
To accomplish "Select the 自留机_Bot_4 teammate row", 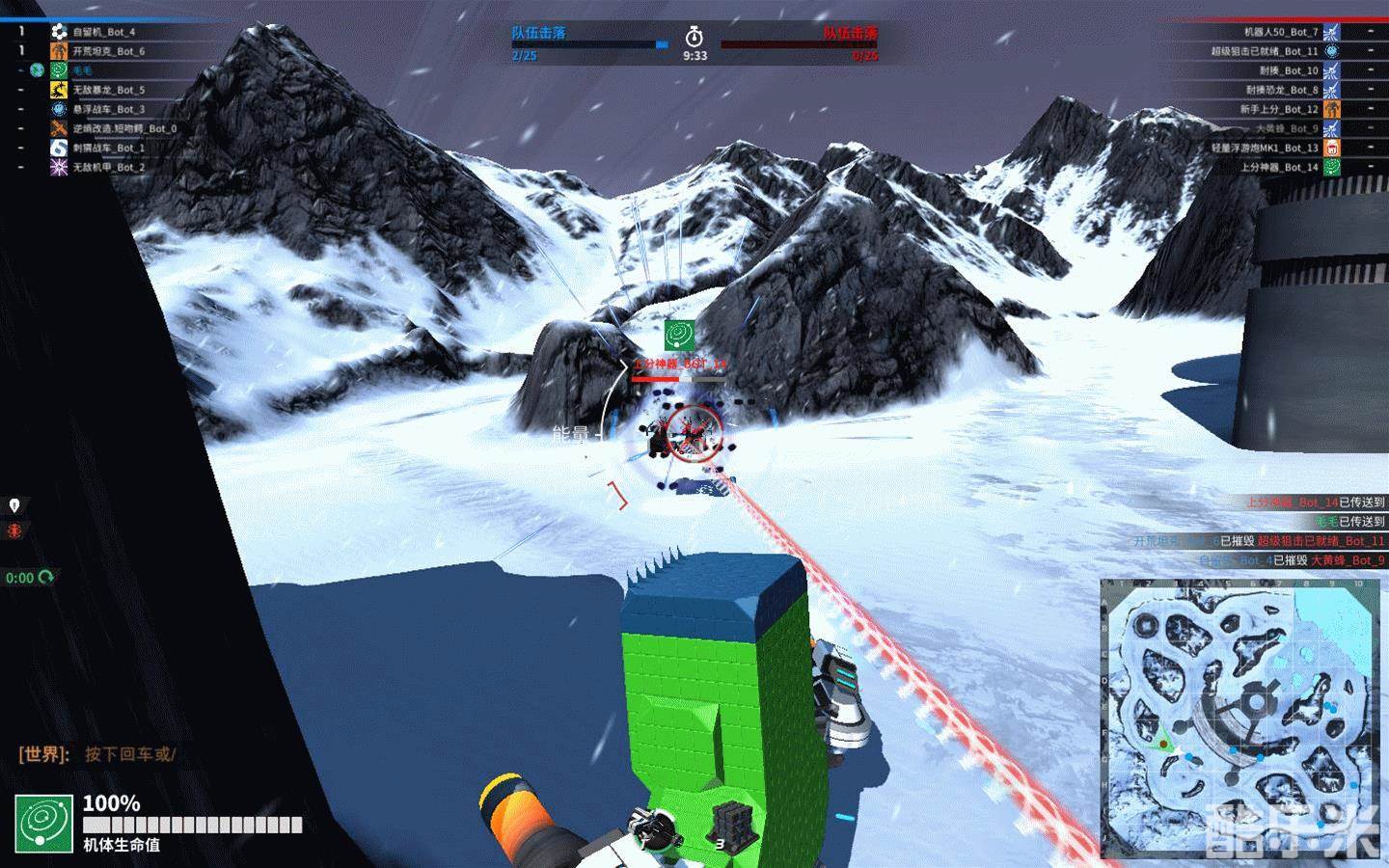I will [x=103, y=32].
